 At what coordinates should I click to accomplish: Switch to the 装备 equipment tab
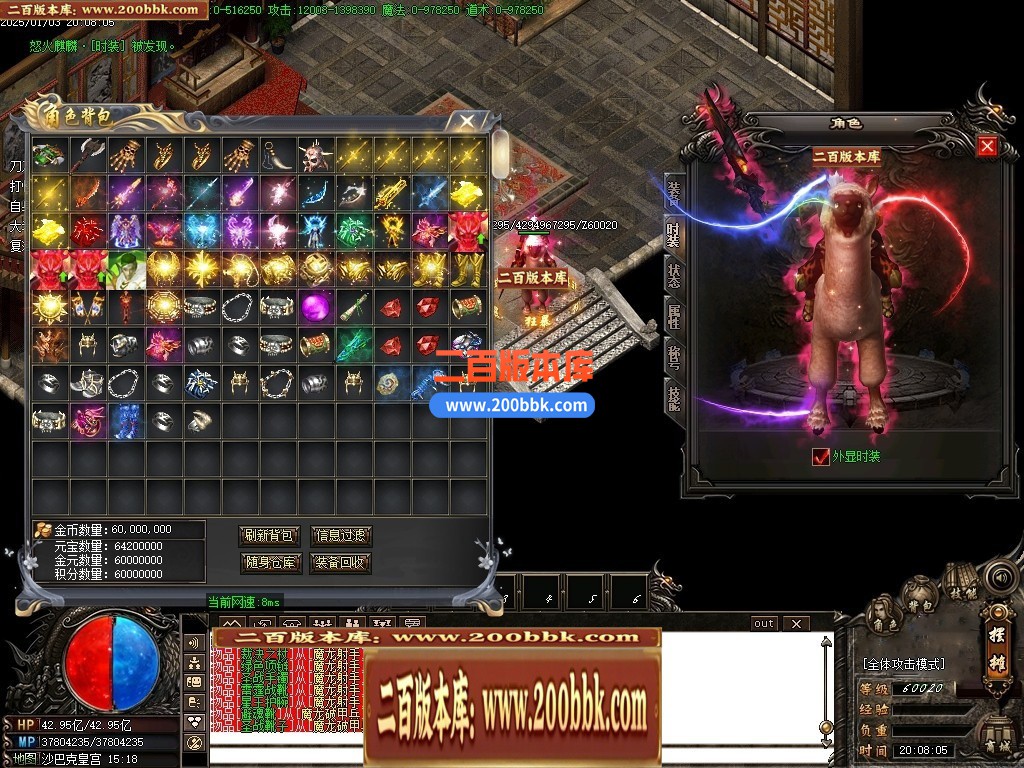click(674, 194)
